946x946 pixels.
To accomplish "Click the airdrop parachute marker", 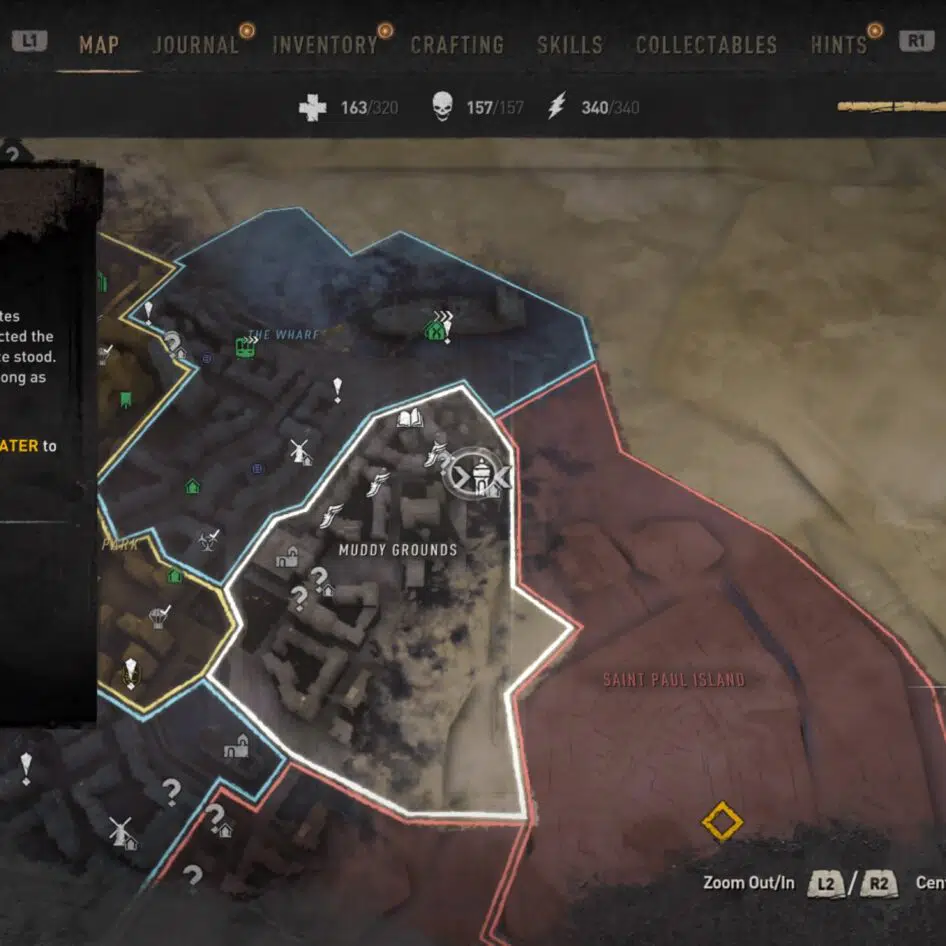I will [x=159, y=615].
